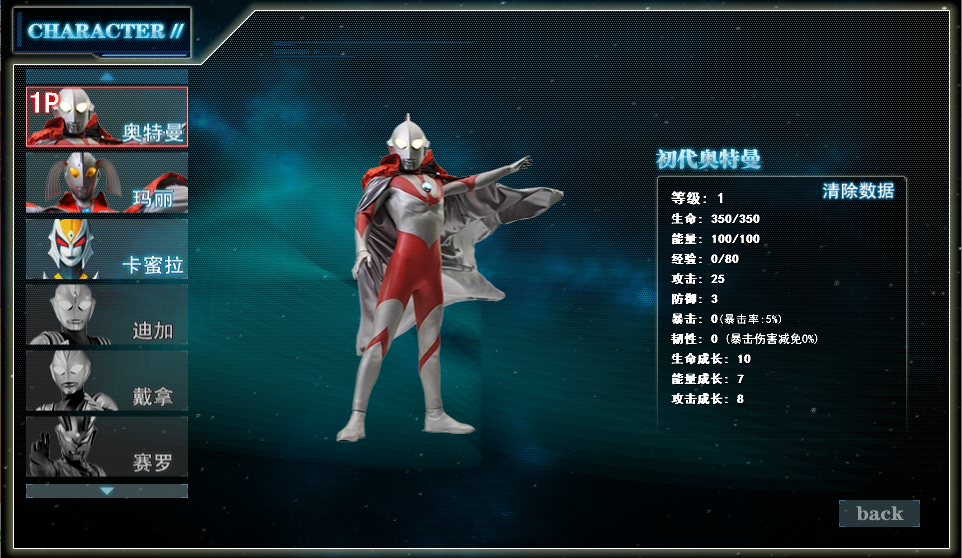Select the 赛罗 character tile
Viewport: 962px width, 558px height.
[107, 446]
